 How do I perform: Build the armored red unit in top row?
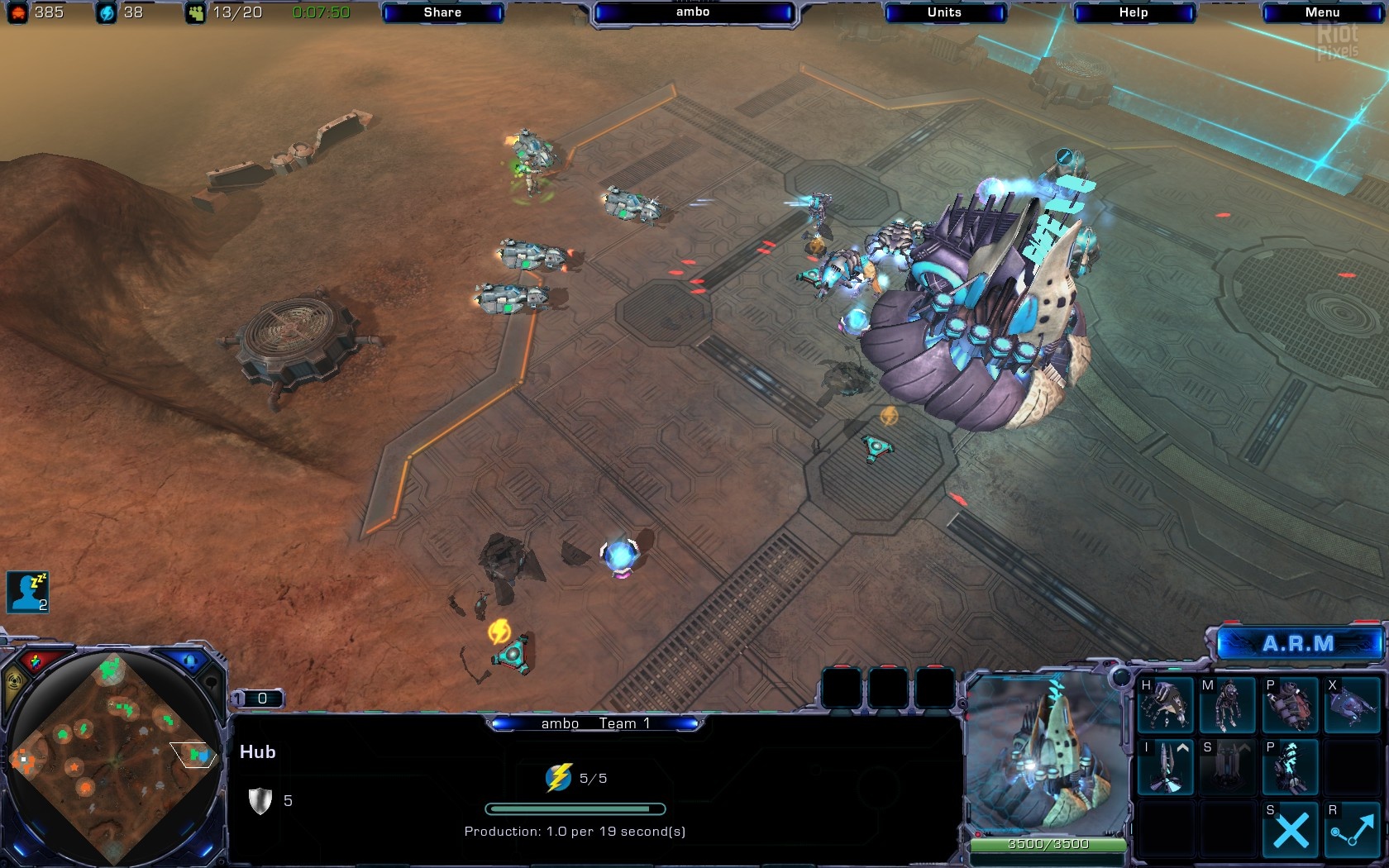point(1290,704)
